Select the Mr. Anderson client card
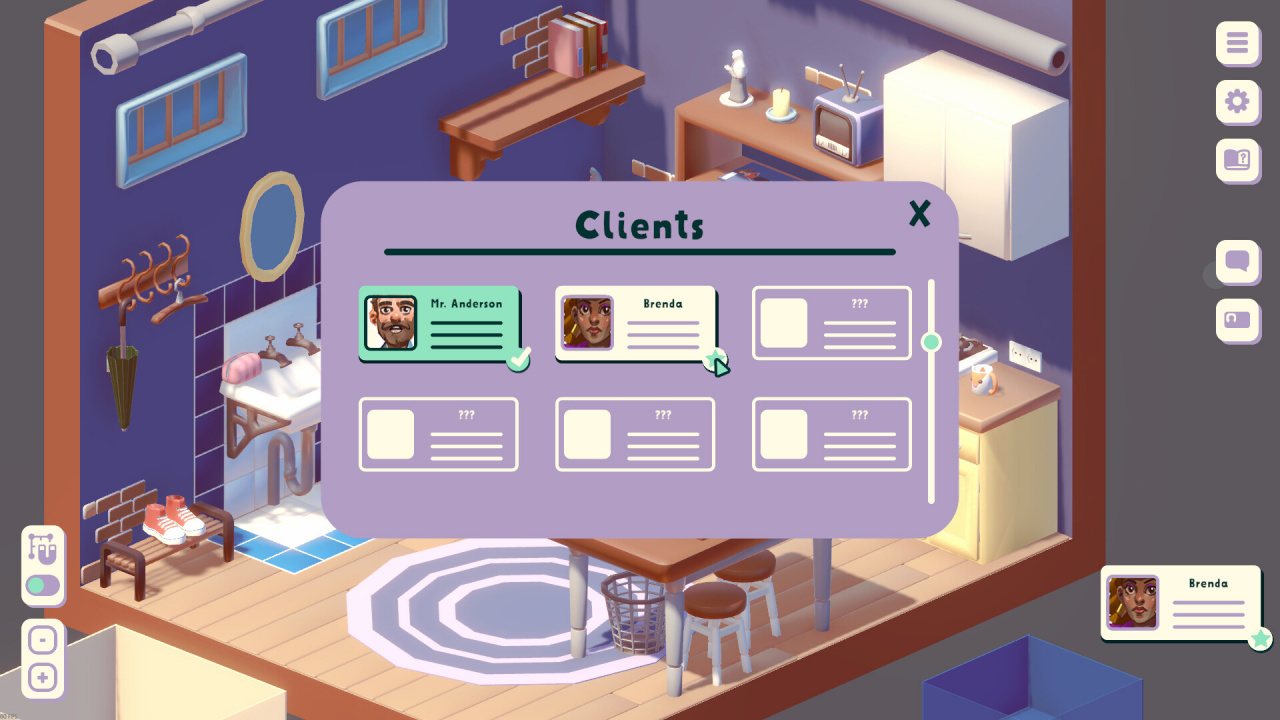1280x720 pixels. 440,323
